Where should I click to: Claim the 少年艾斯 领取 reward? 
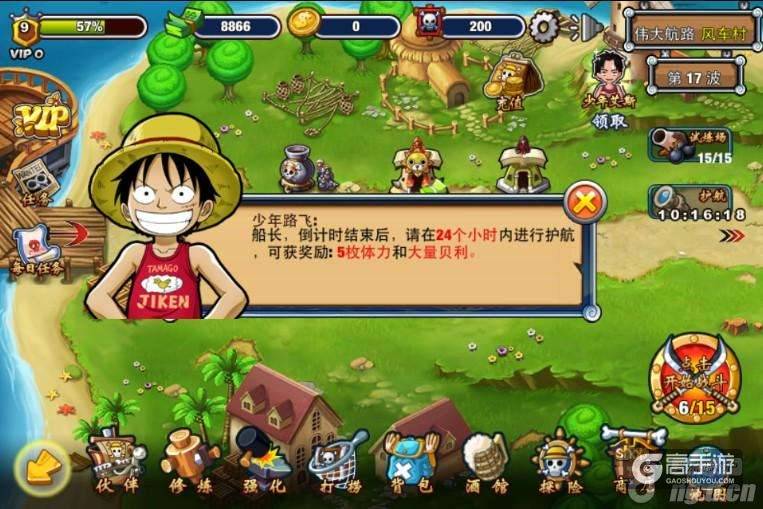coord(610,91)
